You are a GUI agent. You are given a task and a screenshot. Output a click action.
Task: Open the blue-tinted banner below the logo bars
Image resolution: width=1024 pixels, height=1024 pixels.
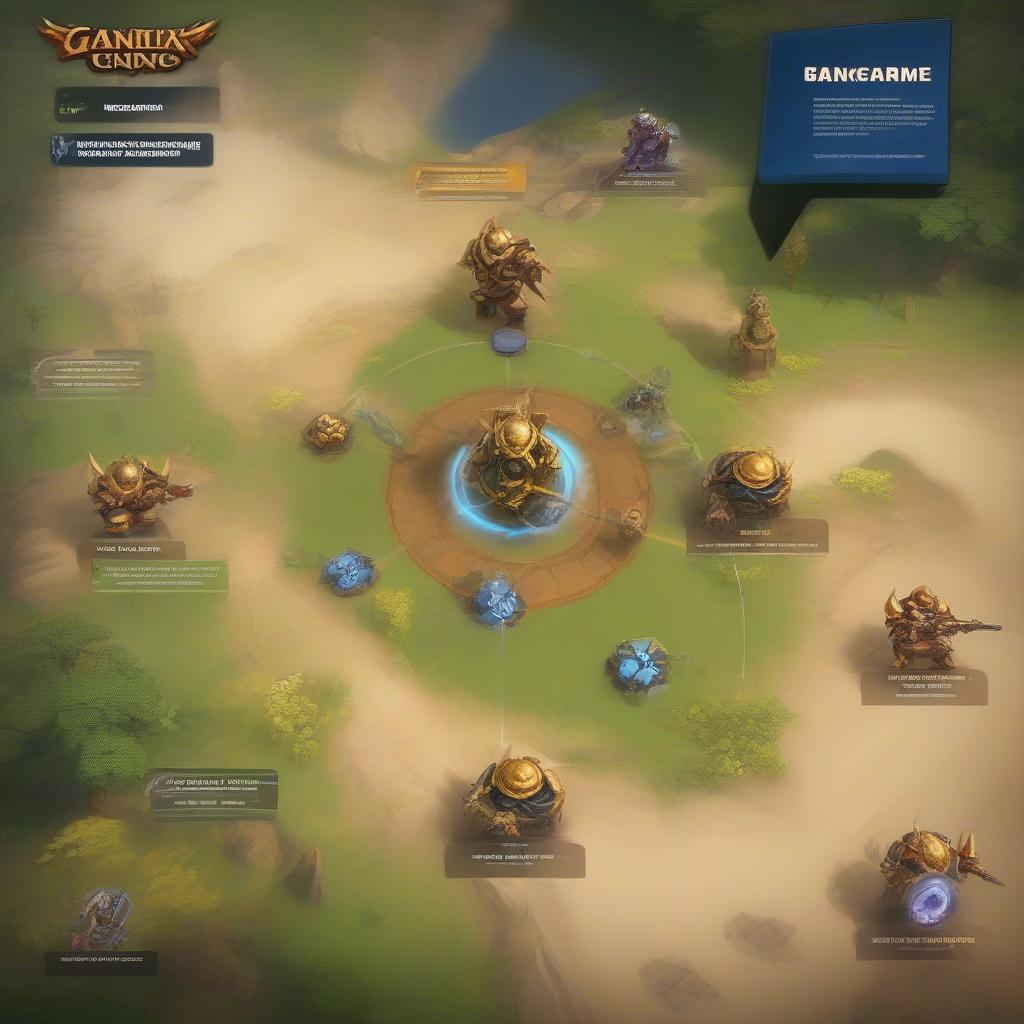pos(133,149)
